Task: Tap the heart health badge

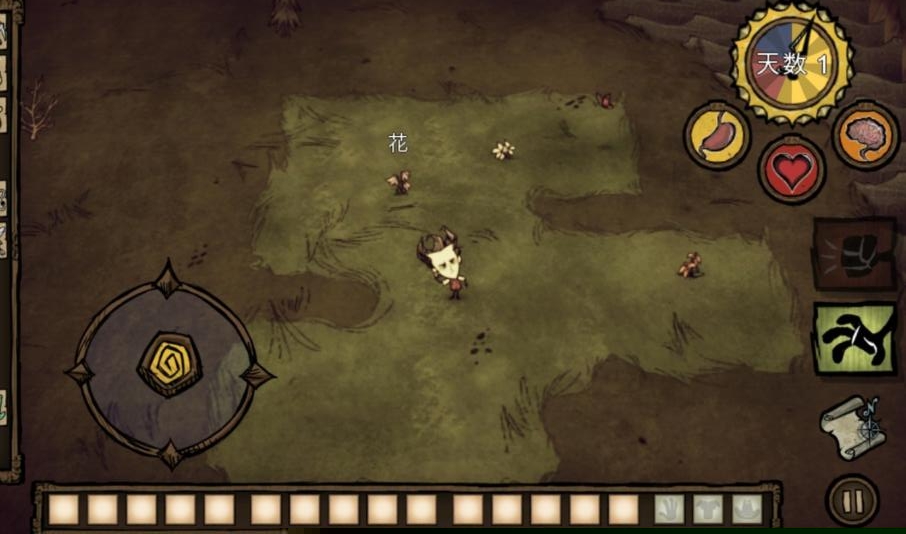Action: point(792,170)
